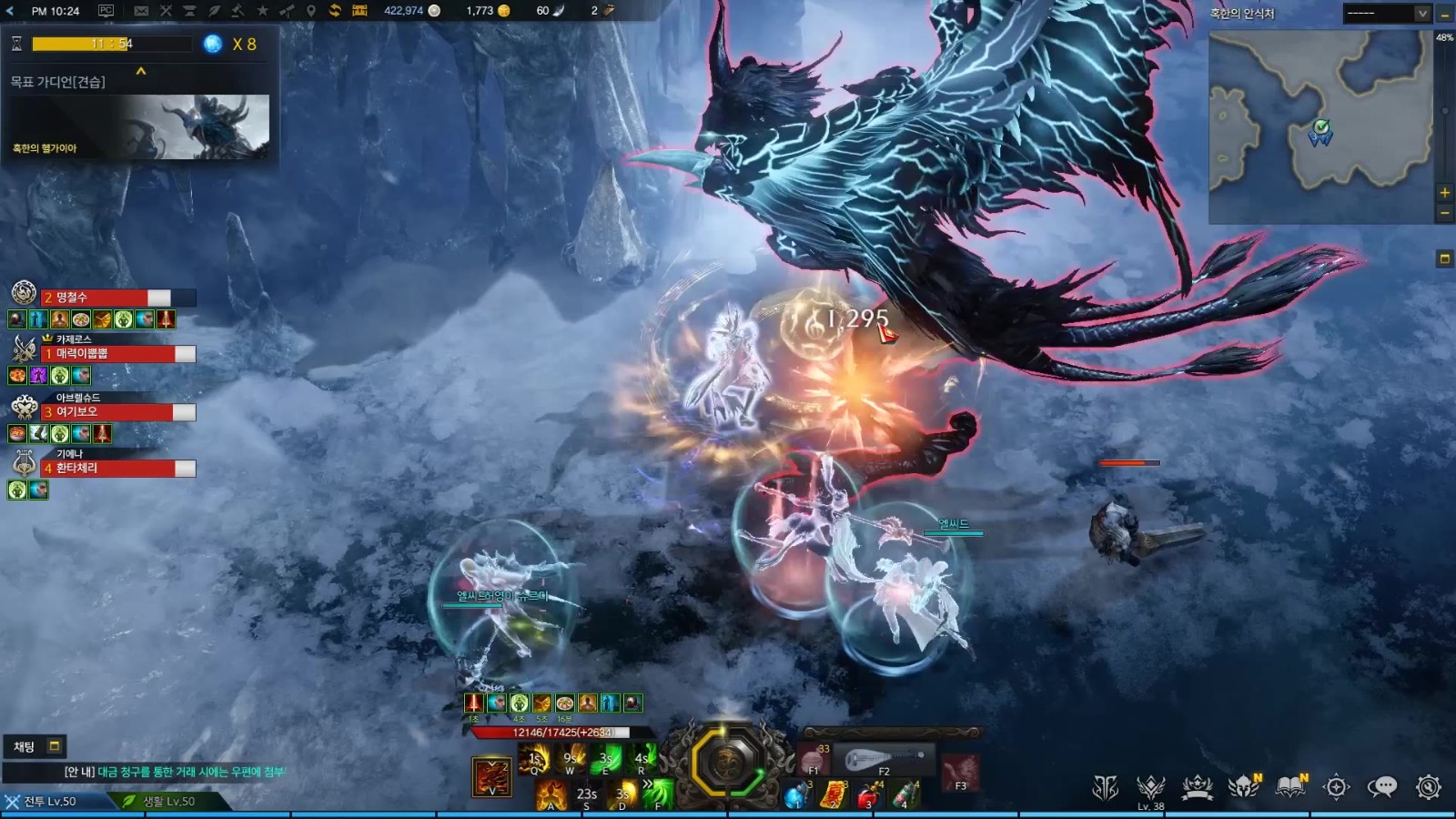Open the treasure chest icon in top bar
The image size is (1456, 819).
[x=359, y=11]
